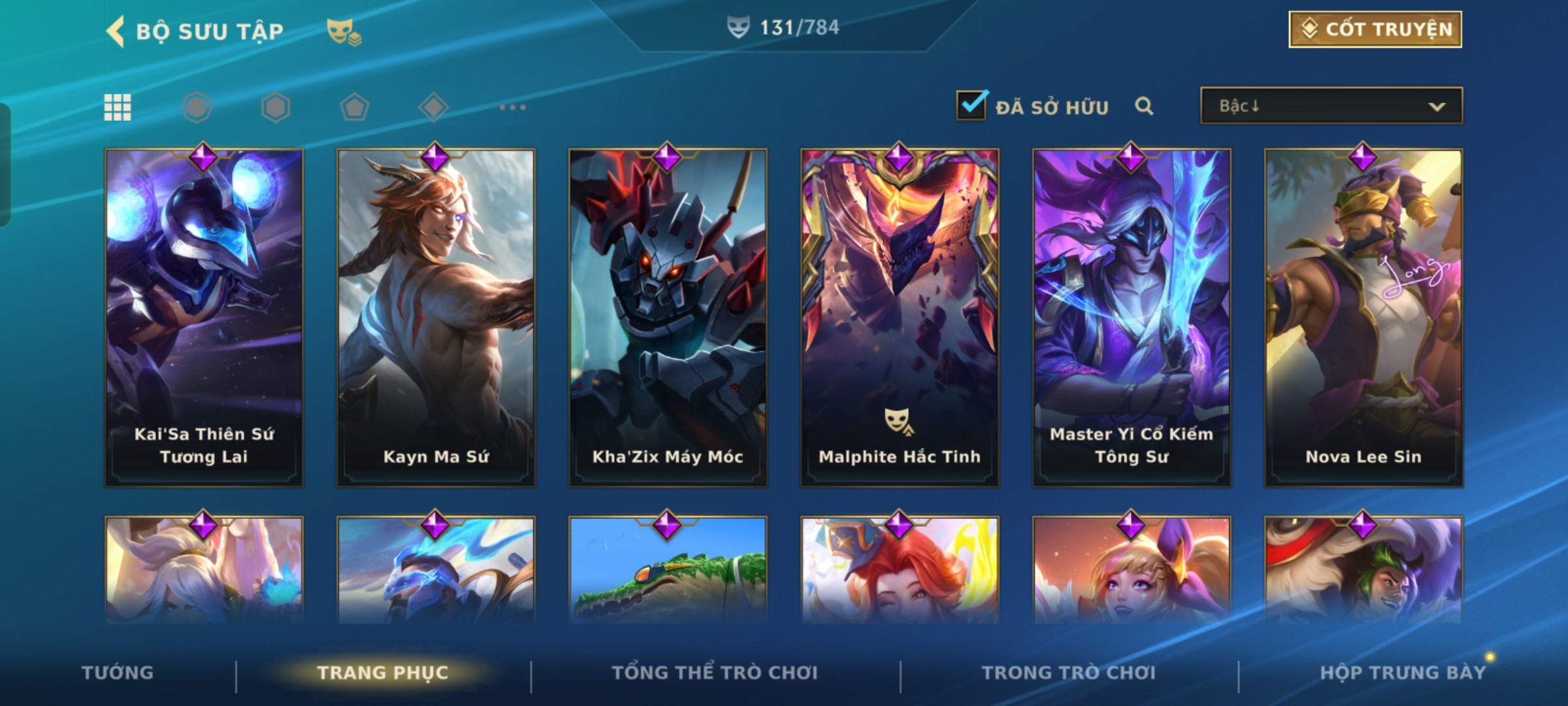Screen dimensions: 1568x706
Task: Pick Master Yi Cổ Kiếm Tông Sư skin
Action: [x=1132, y=318]
